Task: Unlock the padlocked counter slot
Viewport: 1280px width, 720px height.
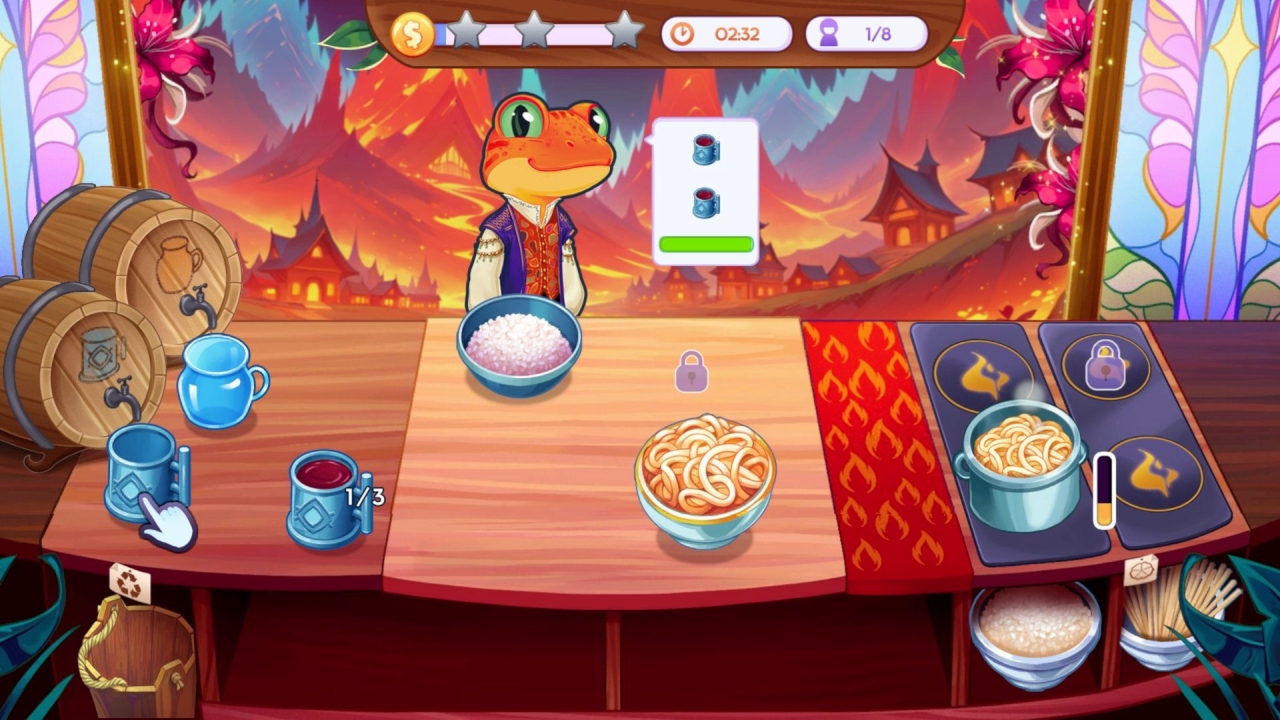Action: tap(693, 370)
